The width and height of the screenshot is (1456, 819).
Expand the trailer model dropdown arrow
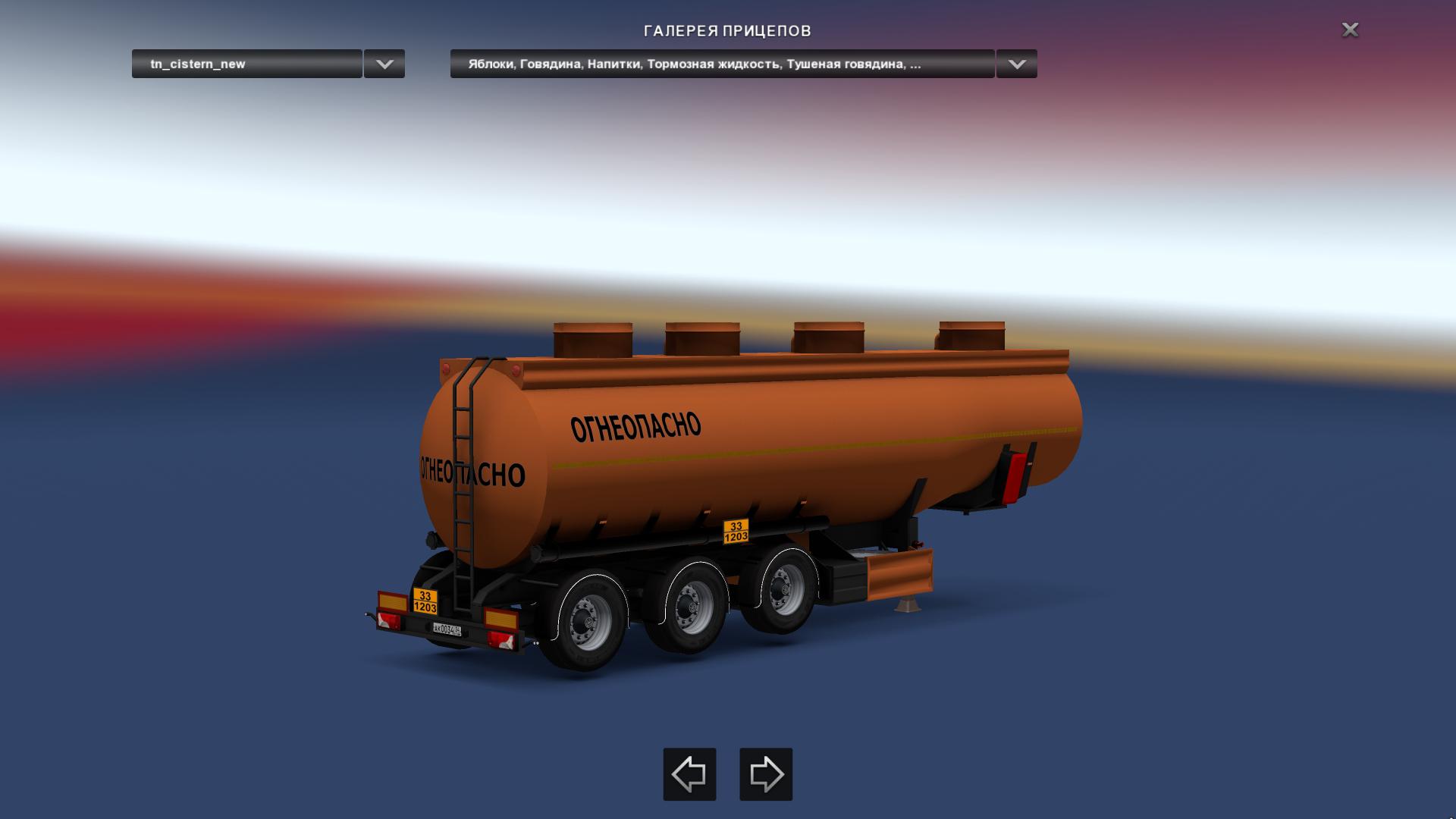point(384,64)
